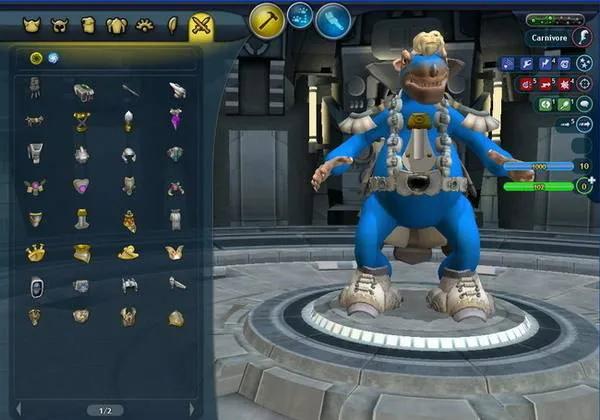
Task: Choose the pink heart-shaped part thumbnail
Action: click(x=81, y=186)
